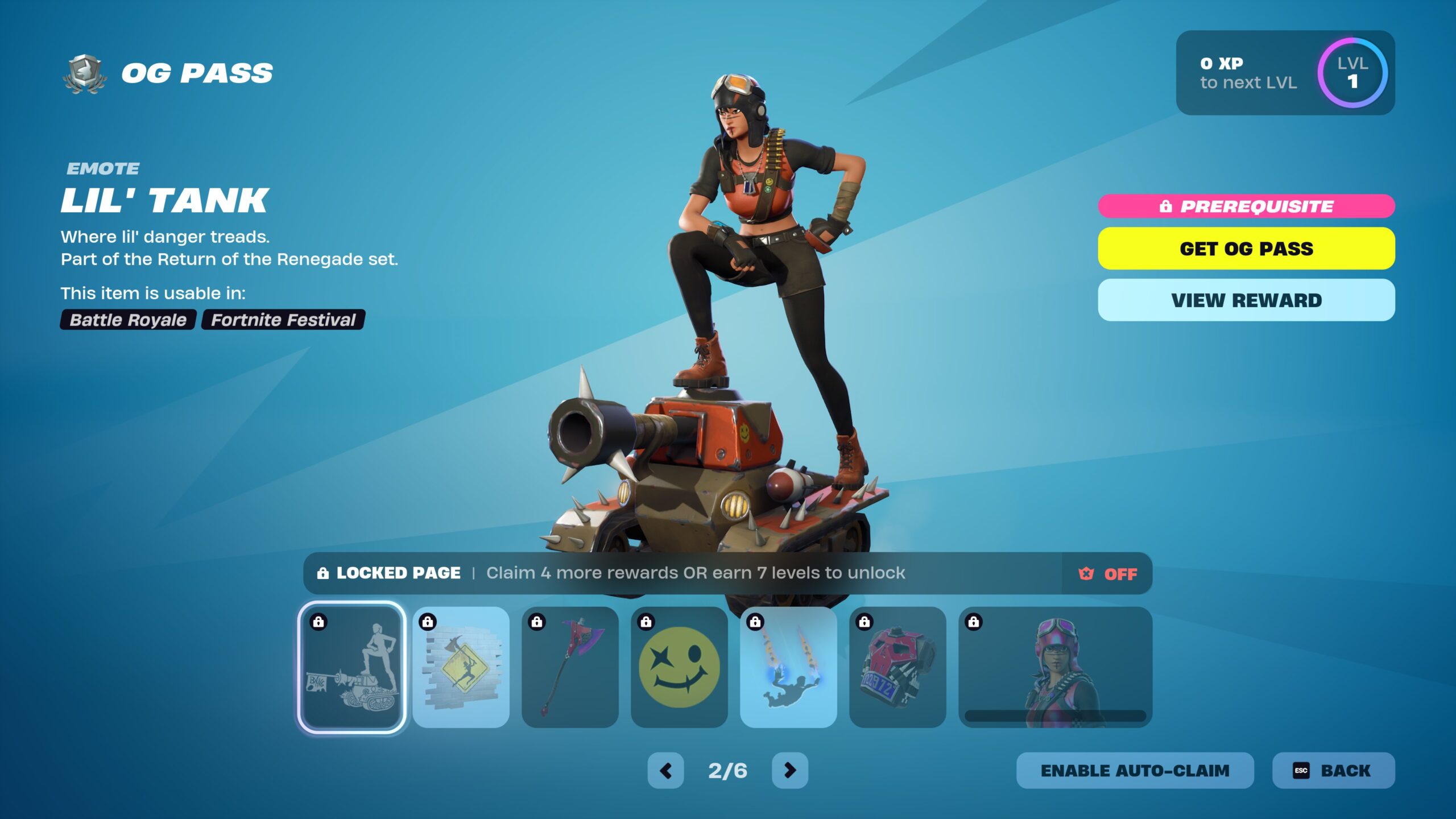The image size is (1456, 819).
Task: Open the LVL 1 XP progress panel
Action: pos(1285,73)
